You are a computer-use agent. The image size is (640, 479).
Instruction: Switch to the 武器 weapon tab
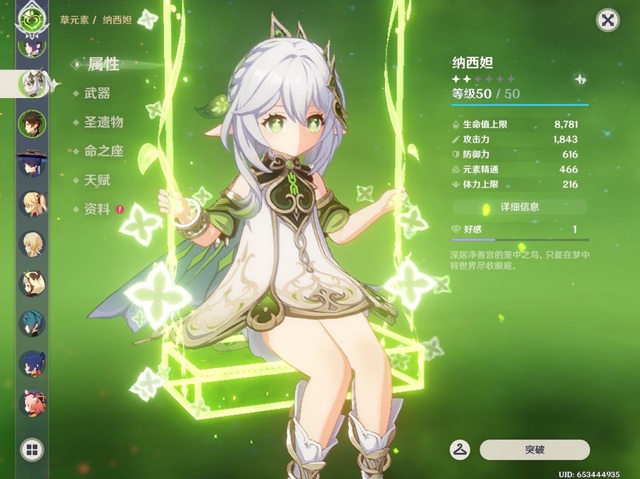(97, 93)
